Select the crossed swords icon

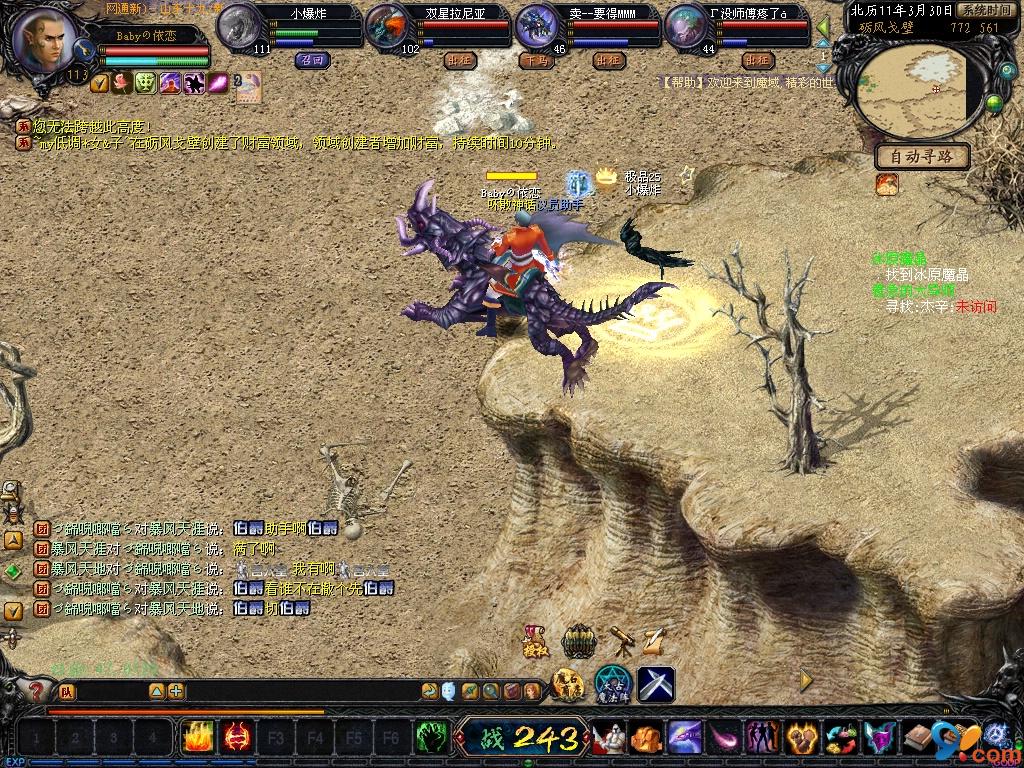[x=656, y=684]
